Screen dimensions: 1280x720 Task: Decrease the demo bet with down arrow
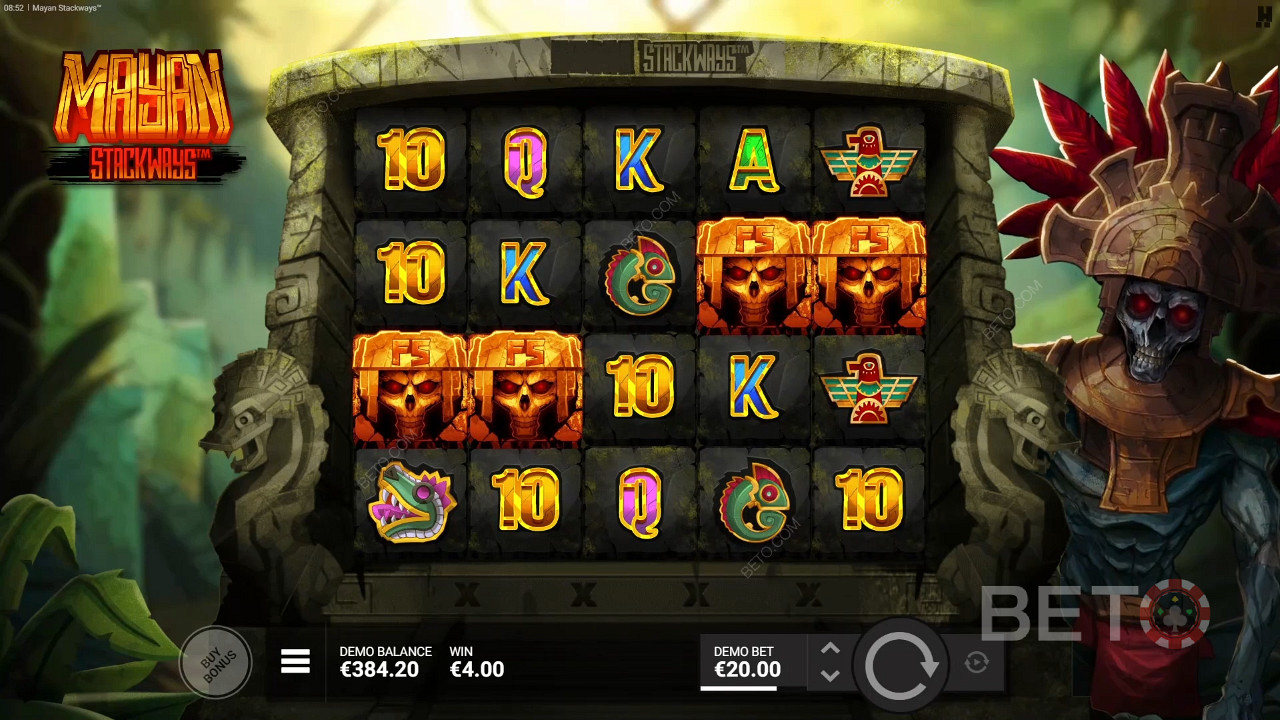(x=830, y=675)
